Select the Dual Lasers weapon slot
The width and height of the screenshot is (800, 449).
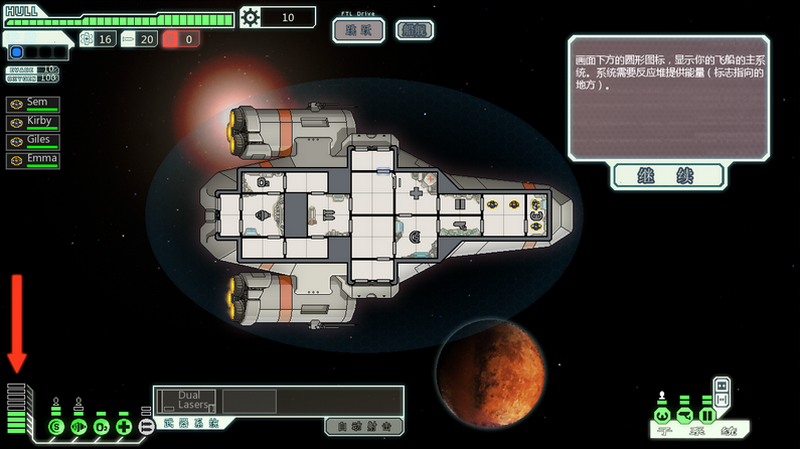189,401
